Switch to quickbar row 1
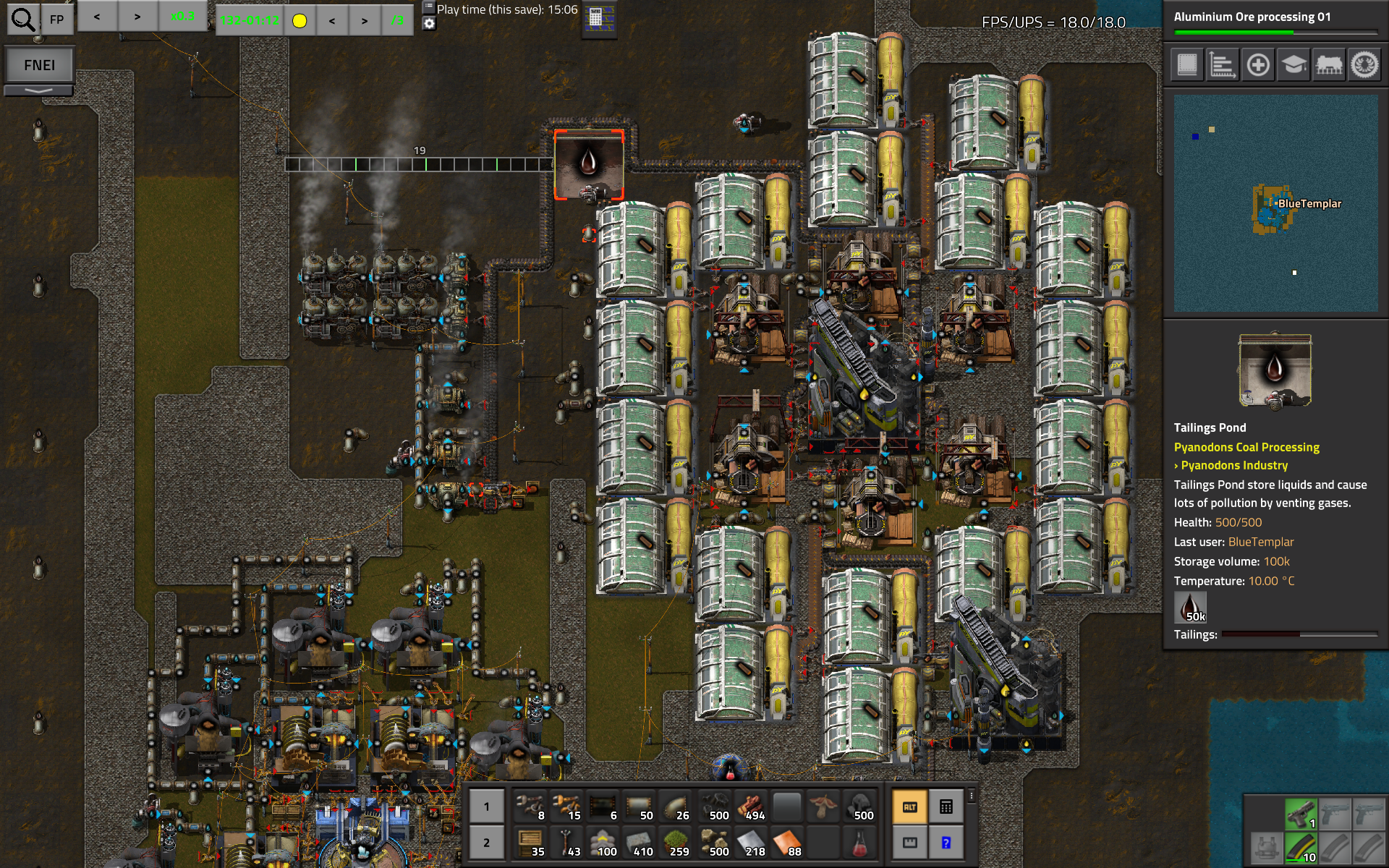 [x=486, y=807]
